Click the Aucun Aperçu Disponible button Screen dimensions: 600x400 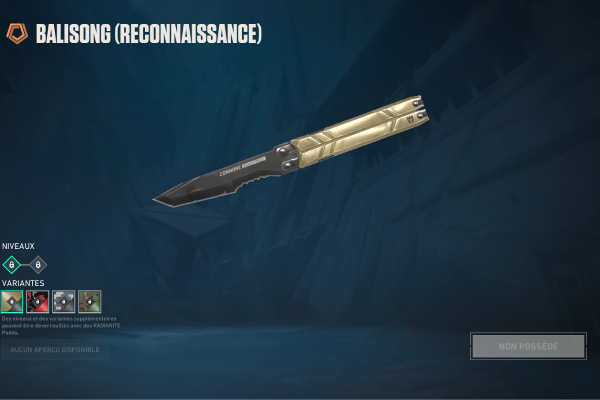pos(54,349)
